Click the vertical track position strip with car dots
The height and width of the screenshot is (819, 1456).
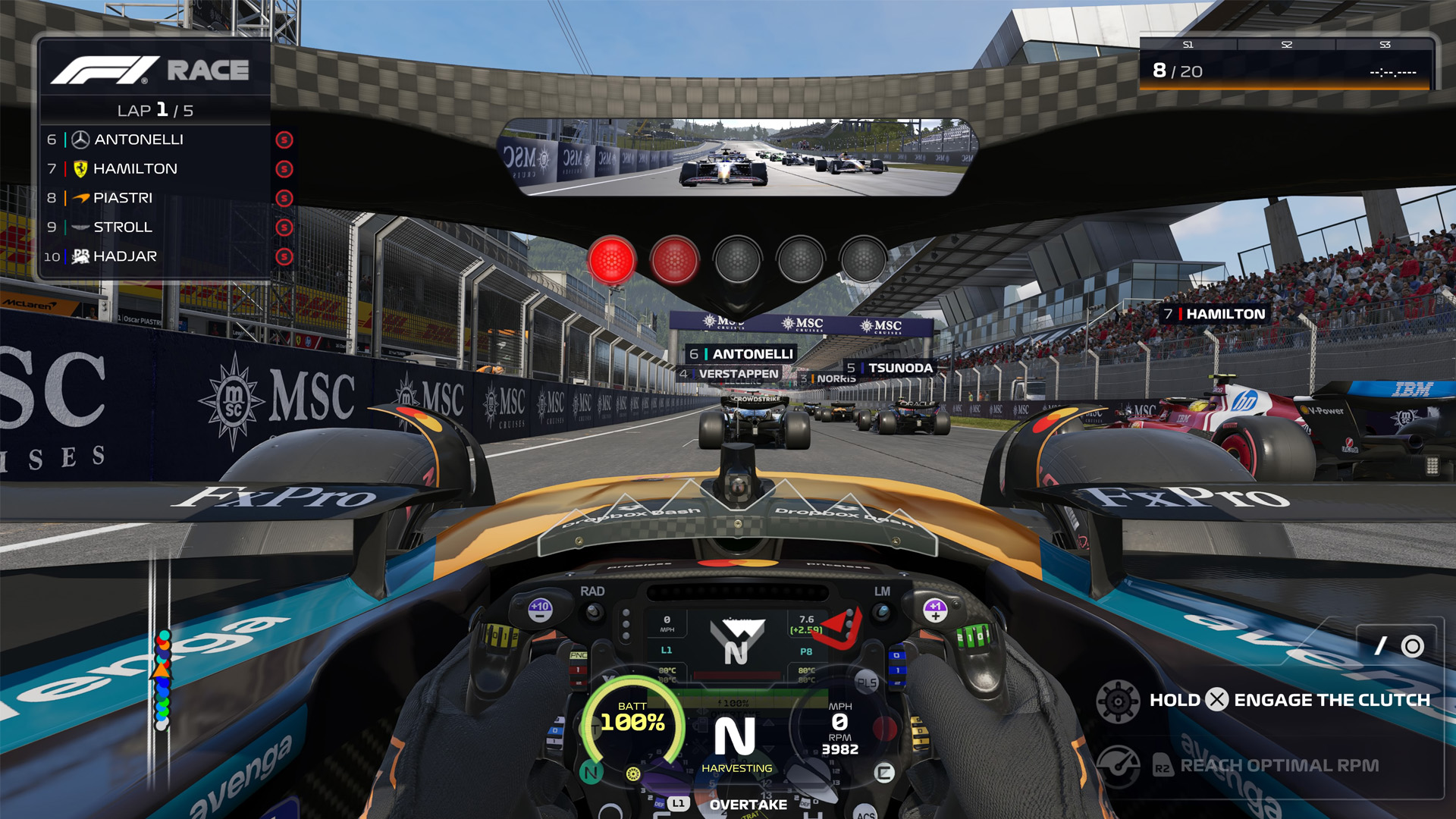[x=162, y=677]
